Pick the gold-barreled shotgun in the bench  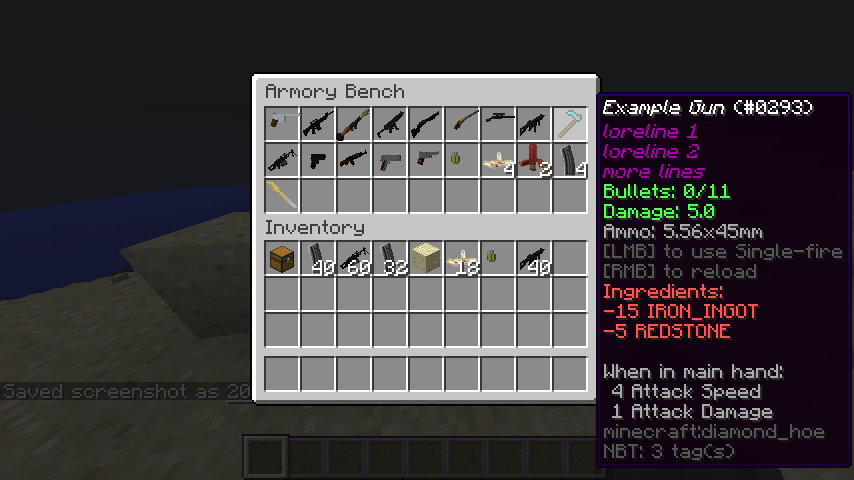[462, 124]
